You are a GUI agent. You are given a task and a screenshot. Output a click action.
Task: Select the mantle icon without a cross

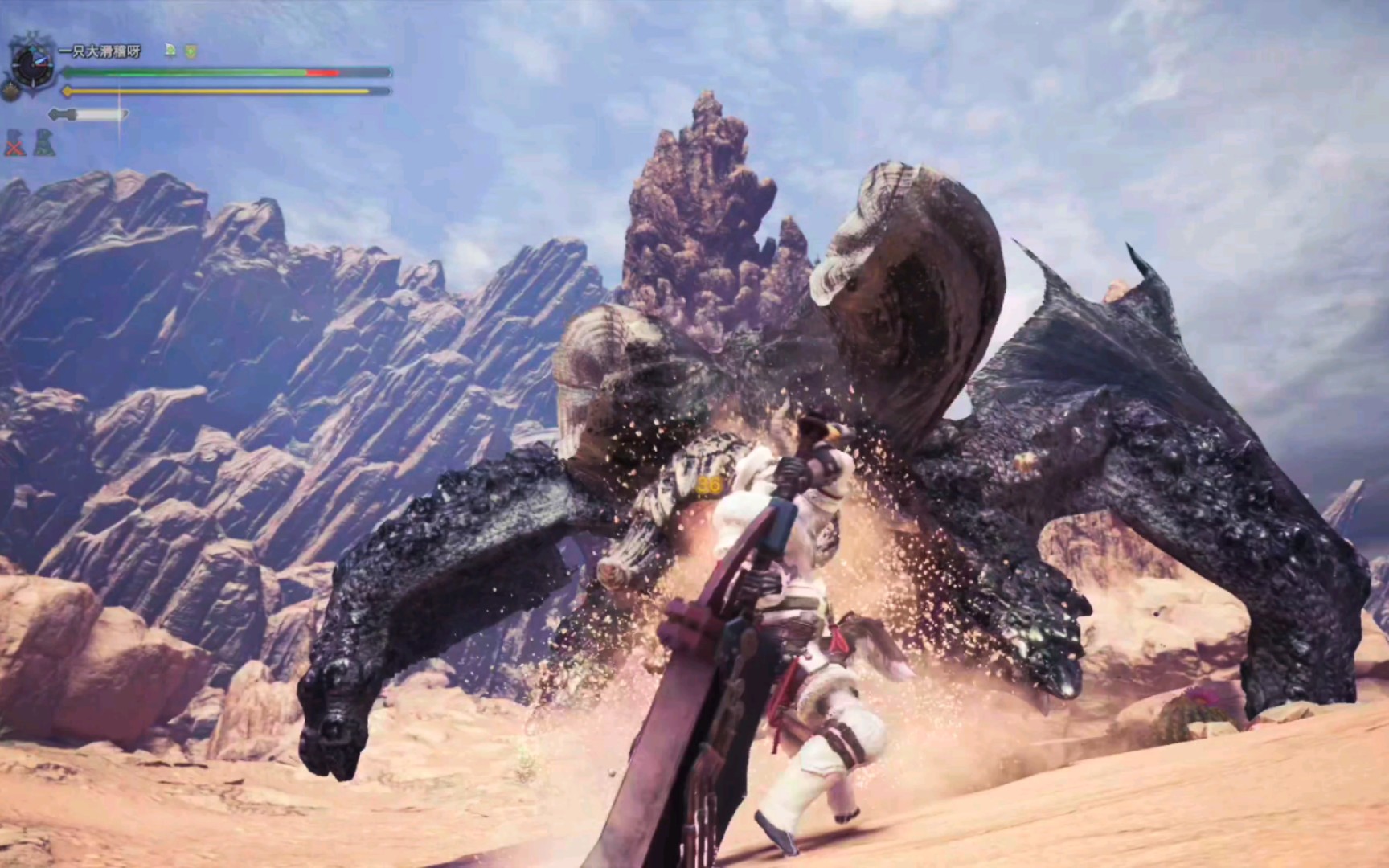[44, 142]
